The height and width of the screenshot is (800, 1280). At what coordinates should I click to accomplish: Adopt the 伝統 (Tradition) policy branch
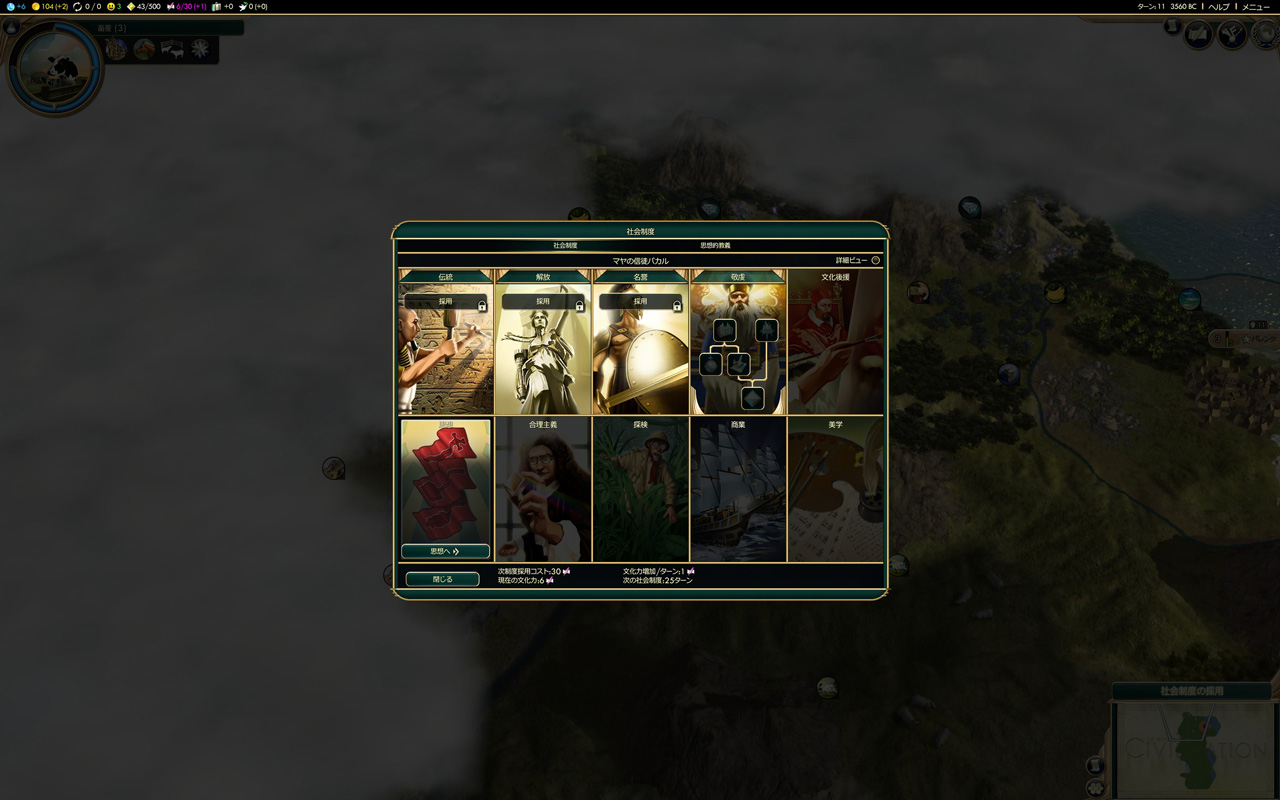(x=445, y=301)
